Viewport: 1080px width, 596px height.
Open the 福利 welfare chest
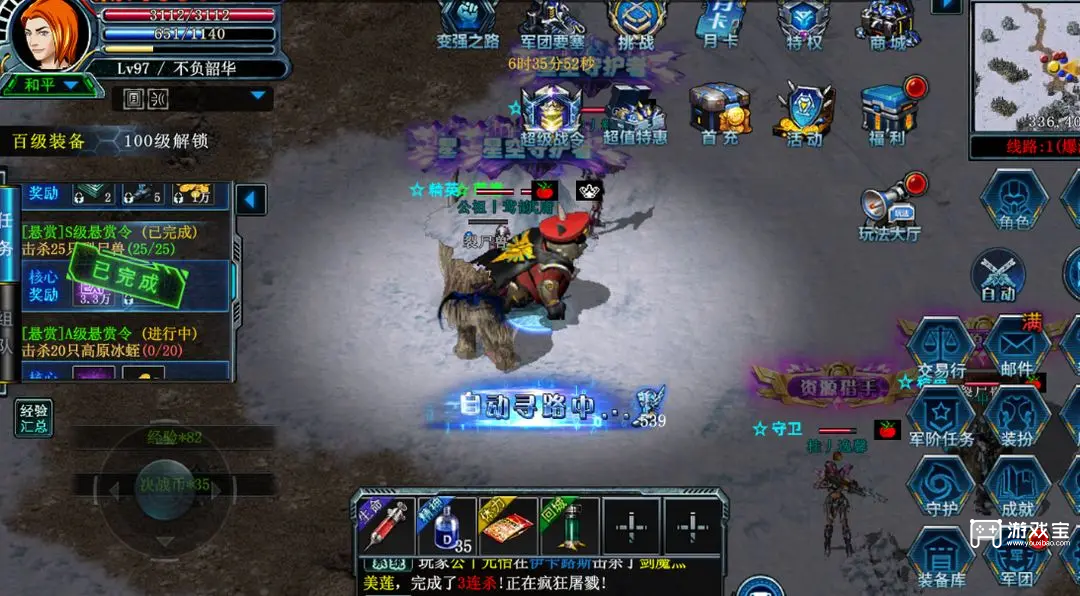click(x=887, y=110)
